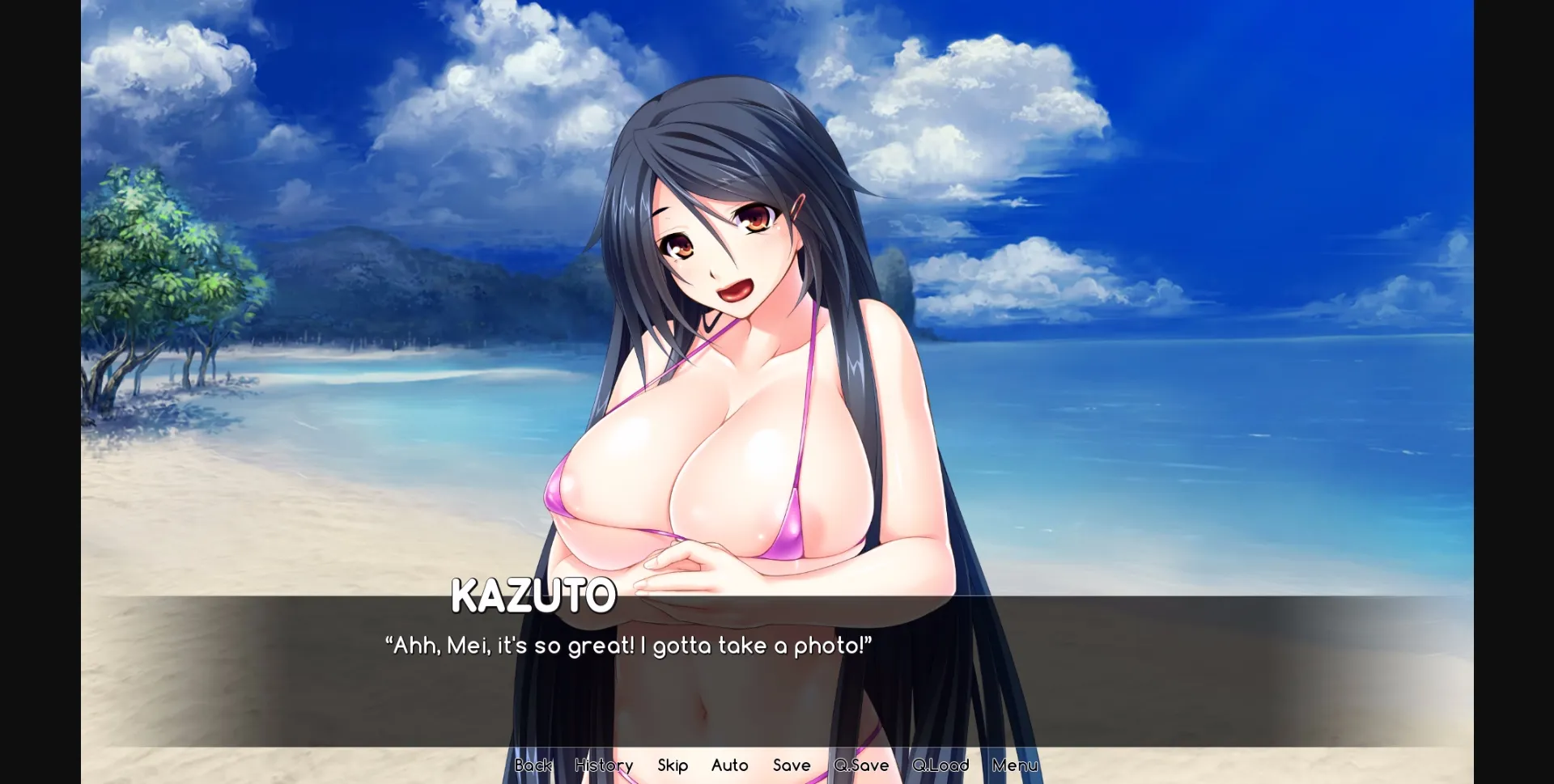Click History to review past dialogue
Image resolution: width=1554 pixels, height=784 pixels.
[604, 765]
